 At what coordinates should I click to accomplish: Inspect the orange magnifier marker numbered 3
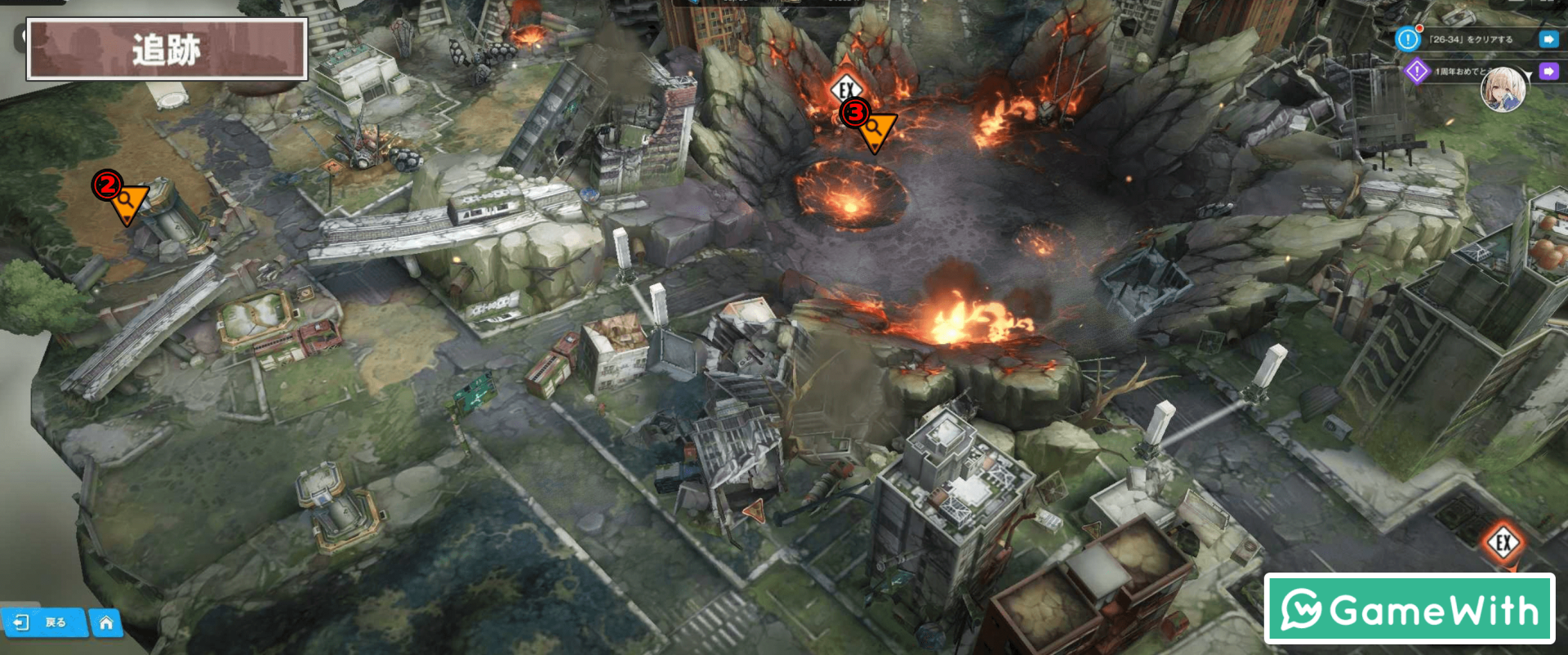(876, 130)
